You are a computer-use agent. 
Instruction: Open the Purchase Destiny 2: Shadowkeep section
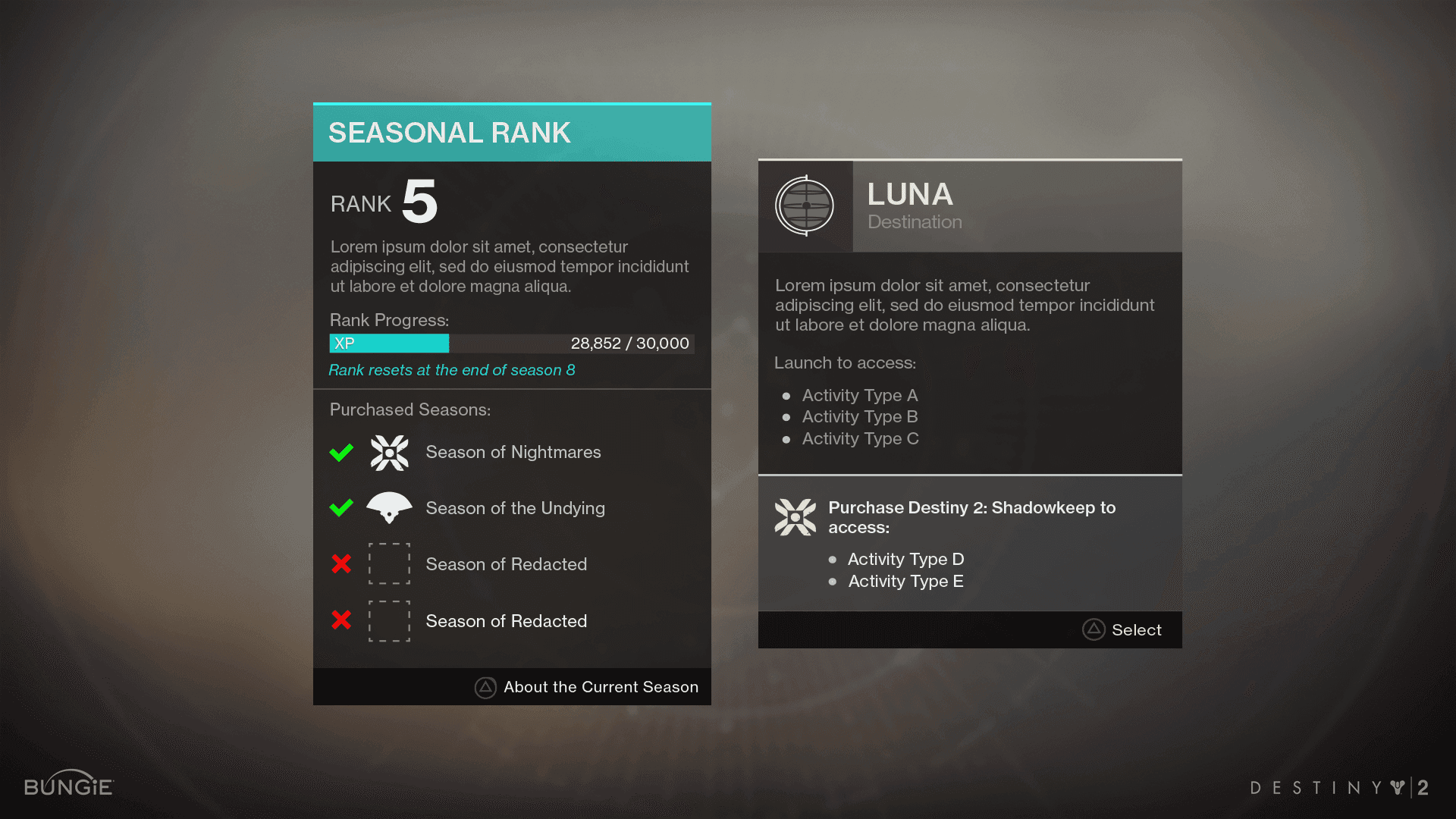[971, 518]
